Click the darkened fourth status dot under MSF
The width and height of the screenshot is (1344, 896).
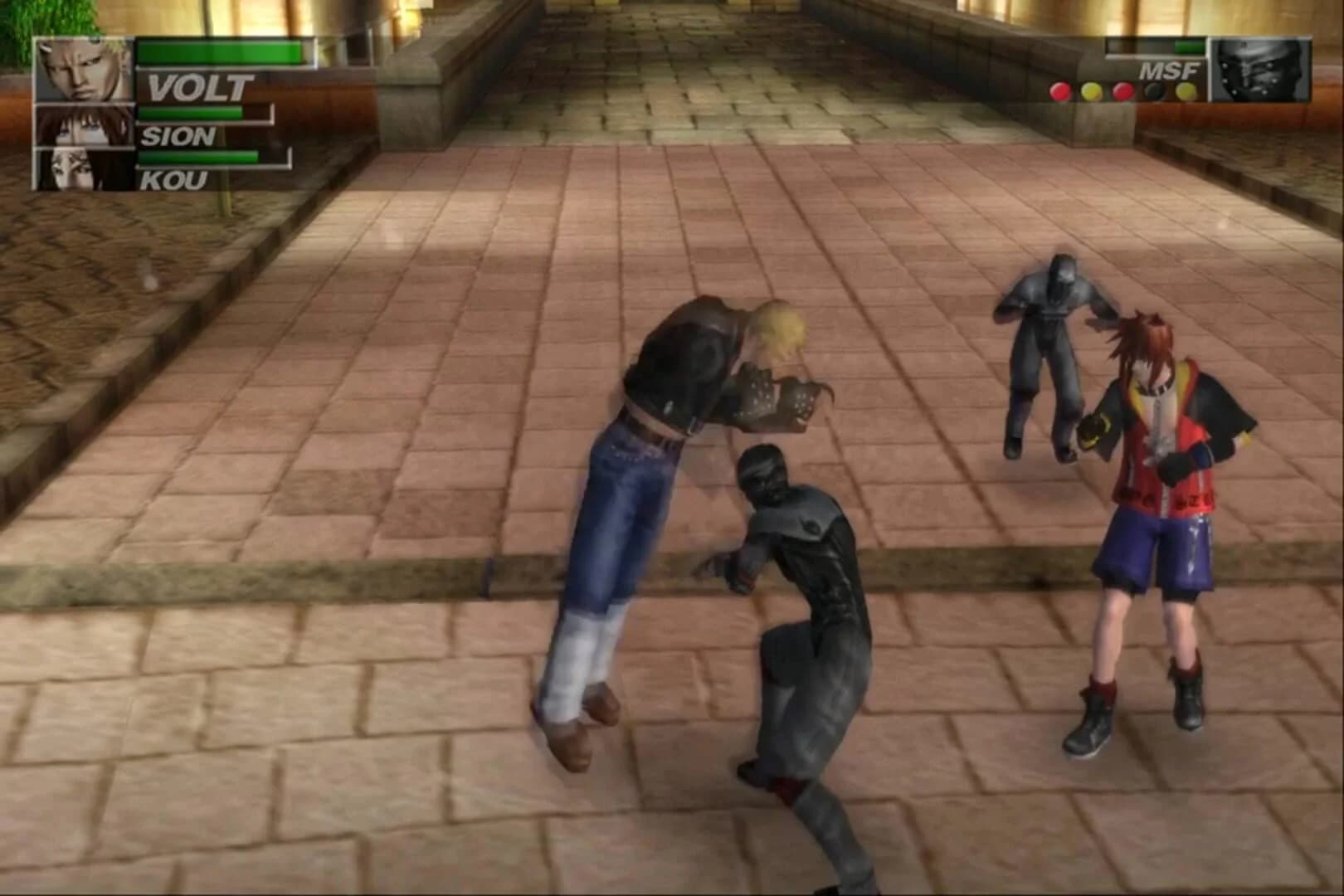pyautogui.click(x=1153, y=90)
